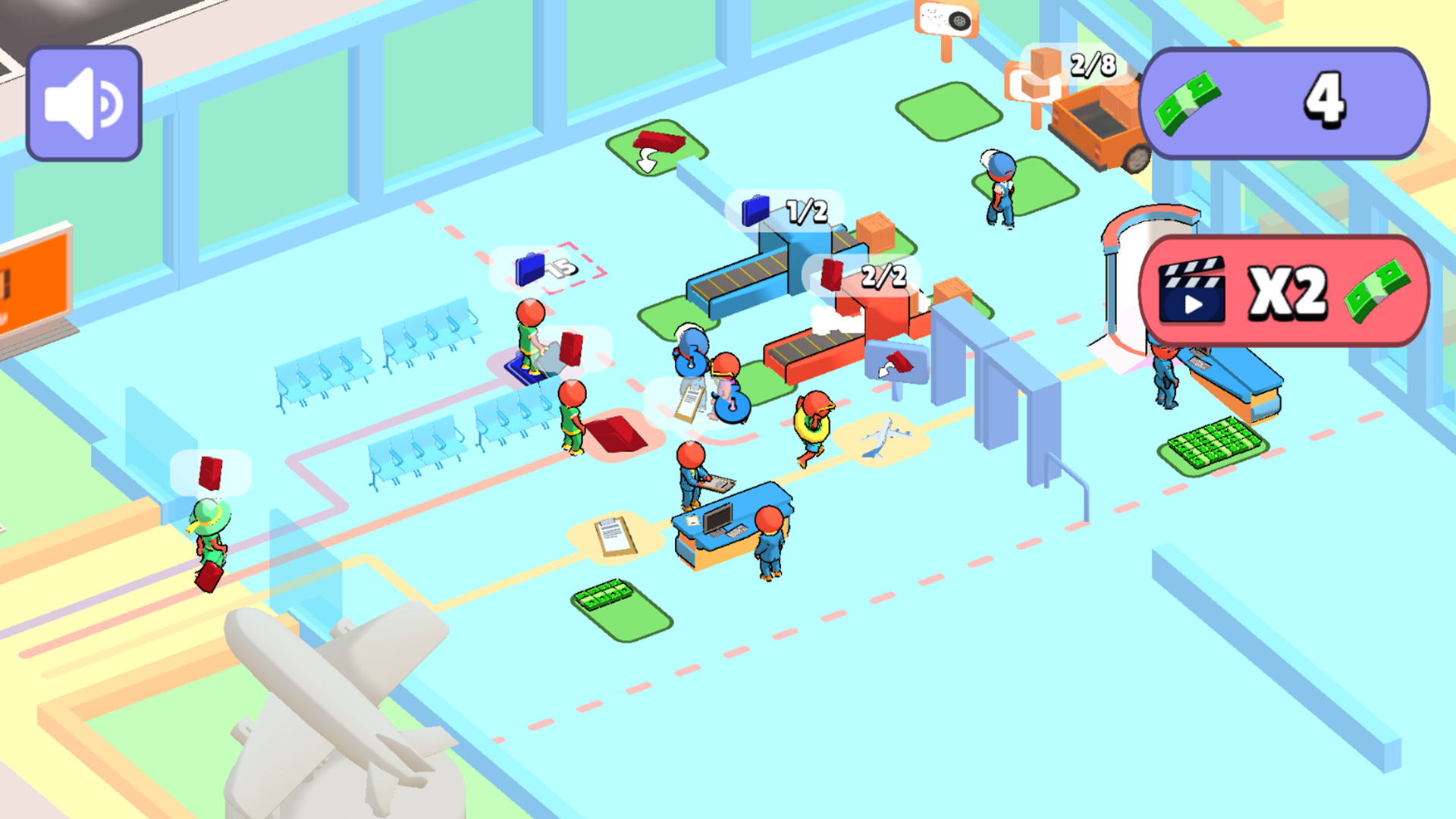The width and height of the screenshot is (1456, 819).
Task: Tap the passenger wearing the yellow swim ring
Action: pyautogui.click(x=811, y=425)
